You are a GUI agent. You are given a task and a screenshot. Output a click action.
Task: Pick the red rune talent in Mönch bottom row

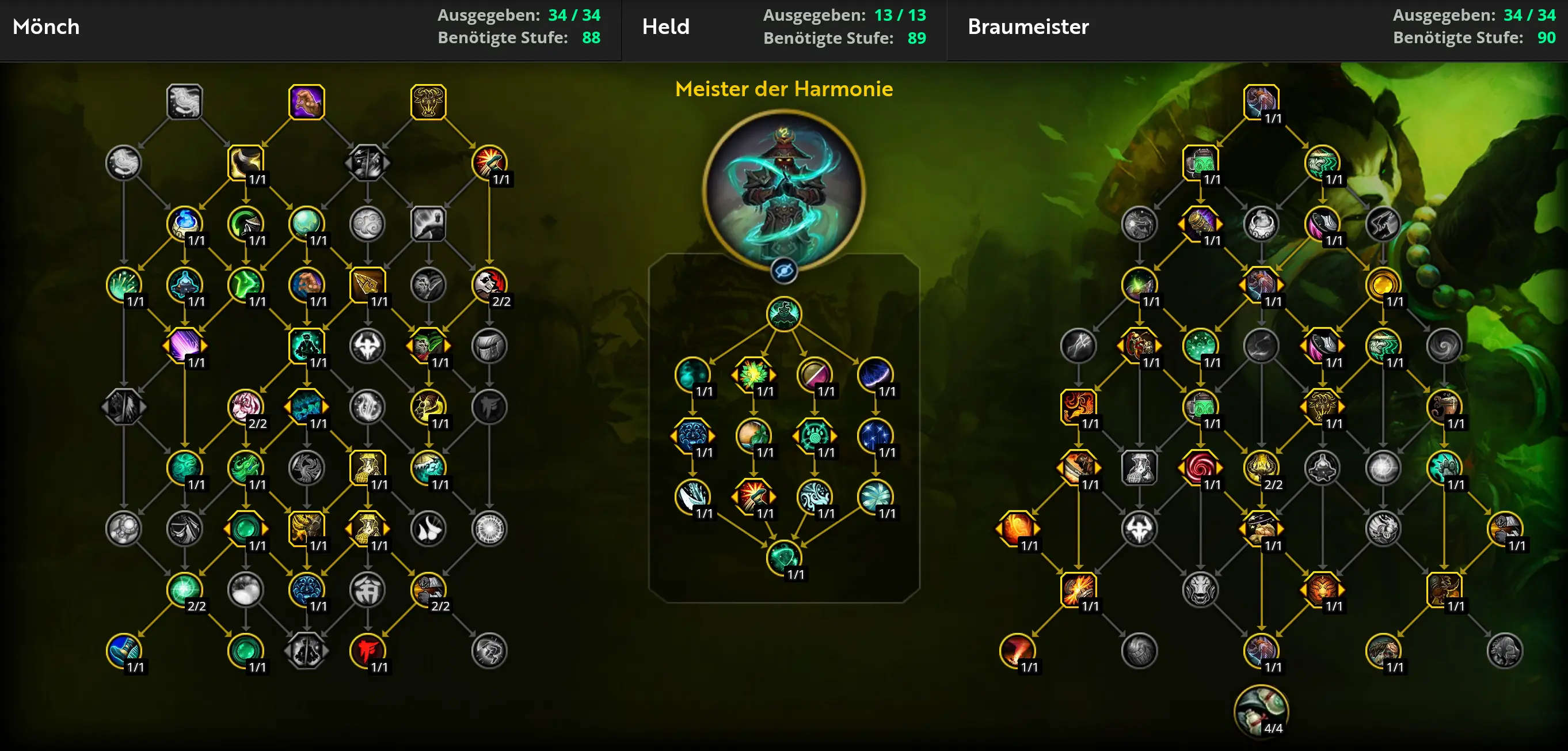pyautogui.click(x=367, y=650)
